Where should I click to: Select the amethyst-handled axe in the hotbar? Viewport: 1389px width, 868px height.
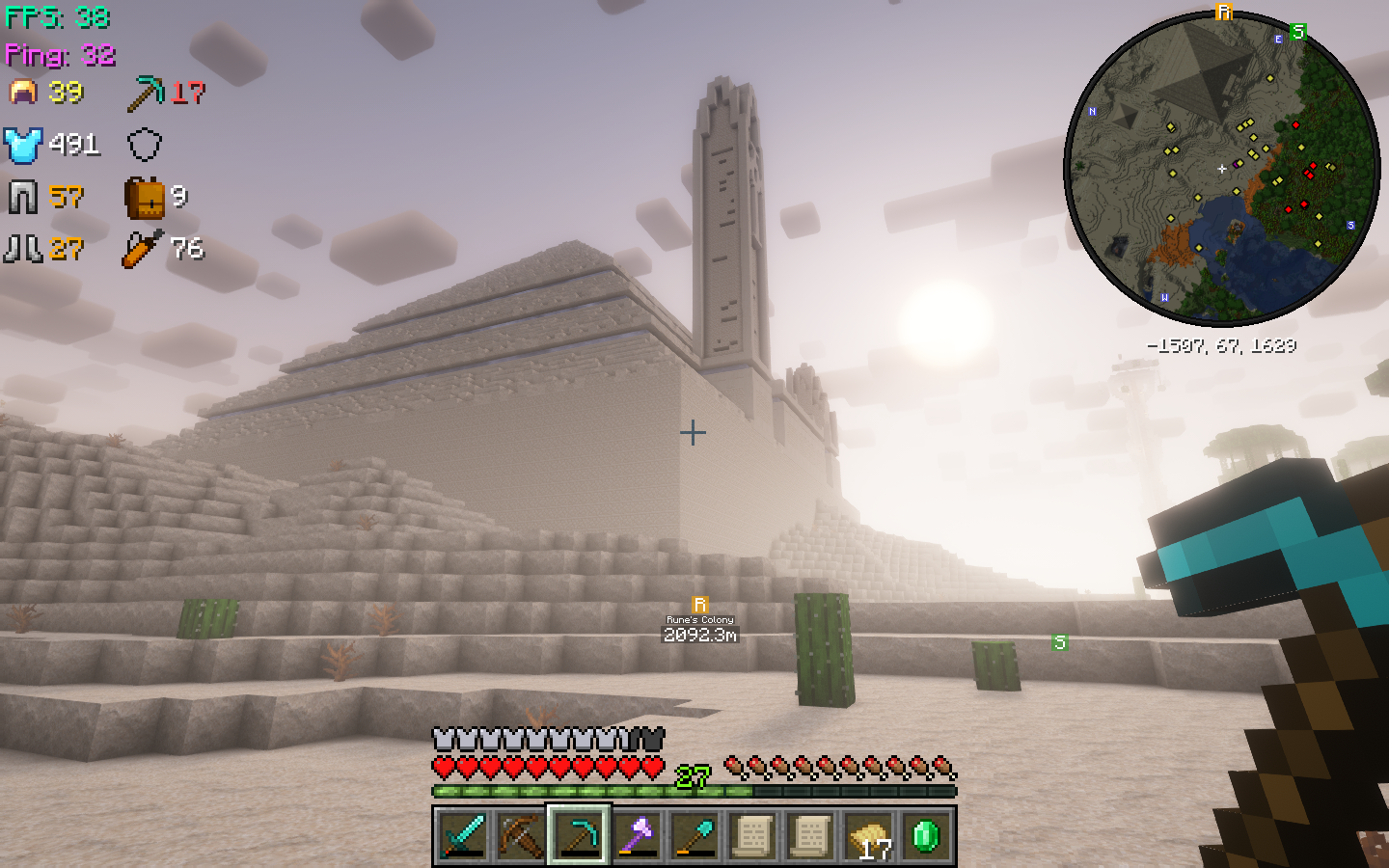[638, 837]
